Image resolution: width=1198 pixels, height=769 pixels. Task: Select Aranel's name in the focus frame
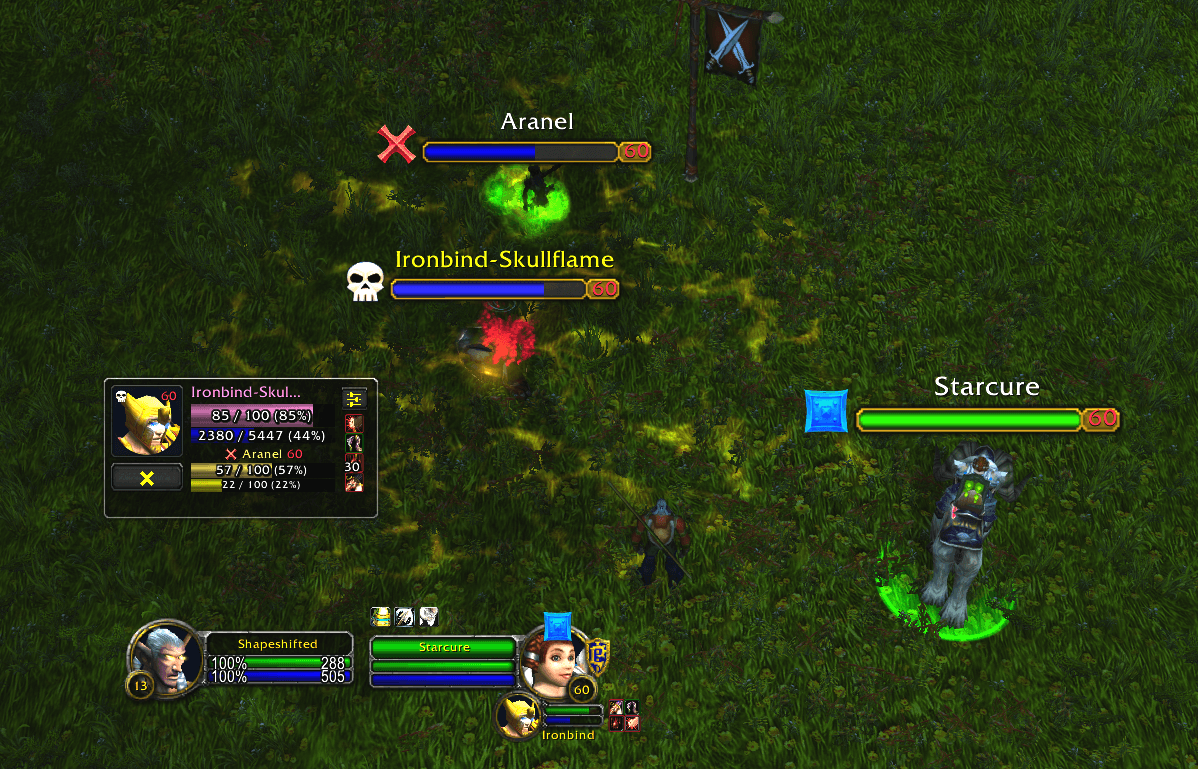(263, 454)
